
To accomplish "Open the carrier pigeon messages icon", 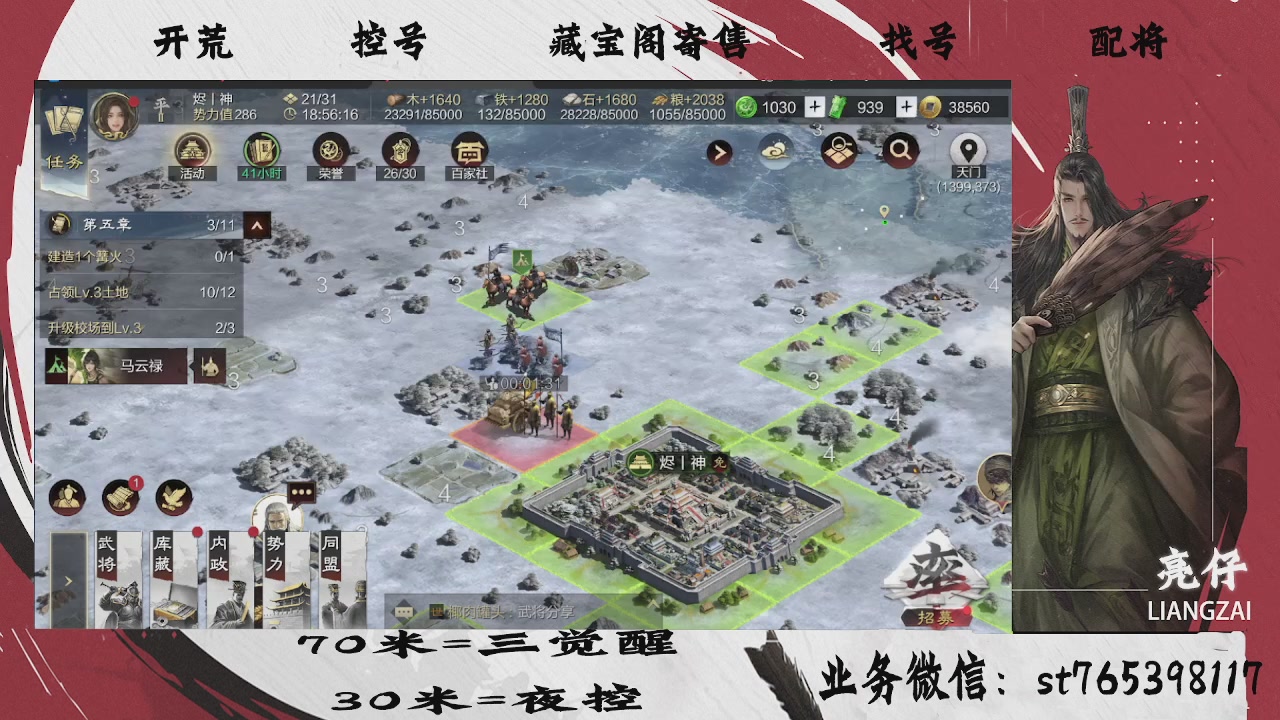I will (173, 497).
